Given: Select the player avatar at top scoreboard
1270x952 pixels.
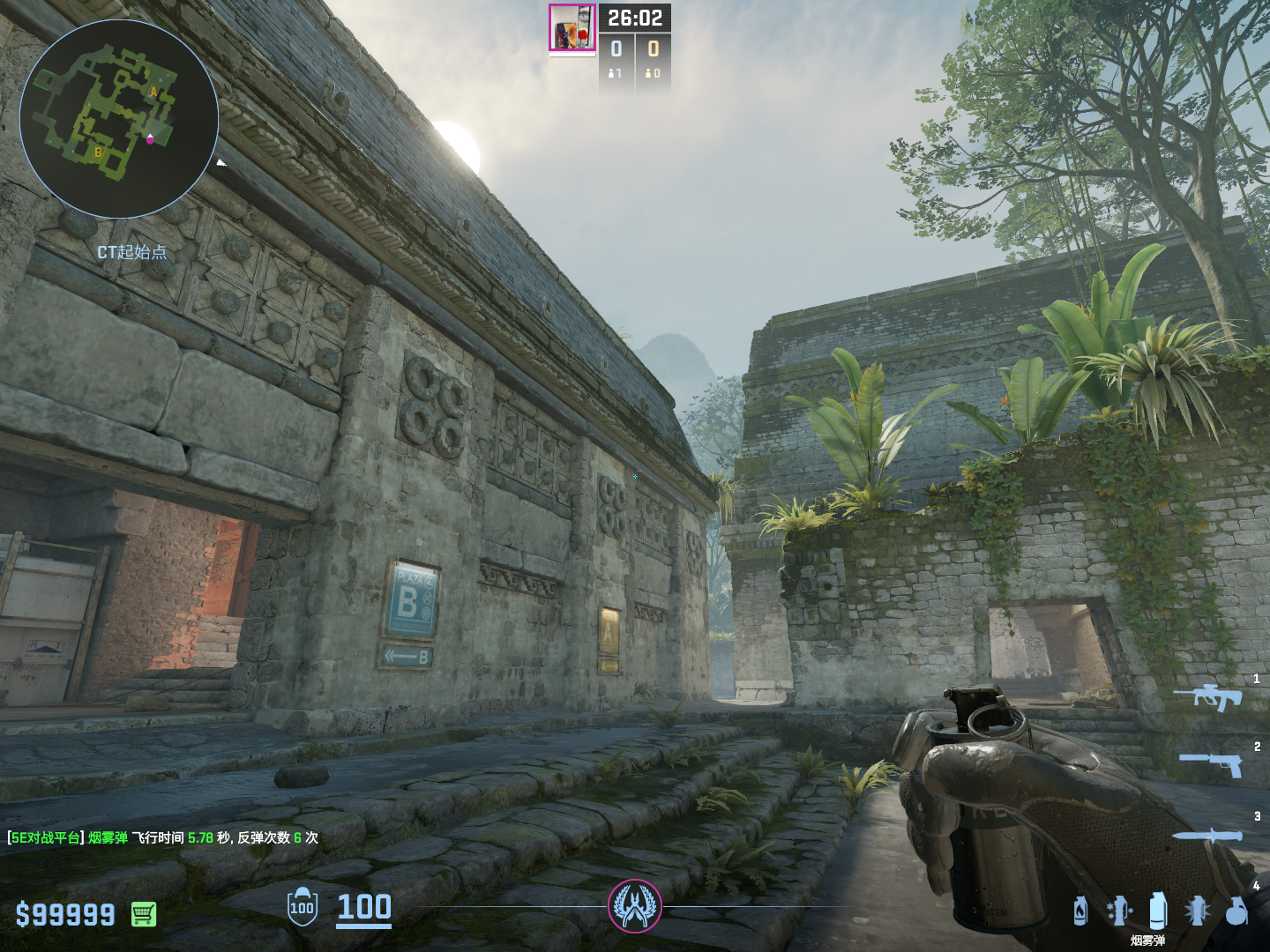Looking at the screenshot, I should tap(572, 27).
